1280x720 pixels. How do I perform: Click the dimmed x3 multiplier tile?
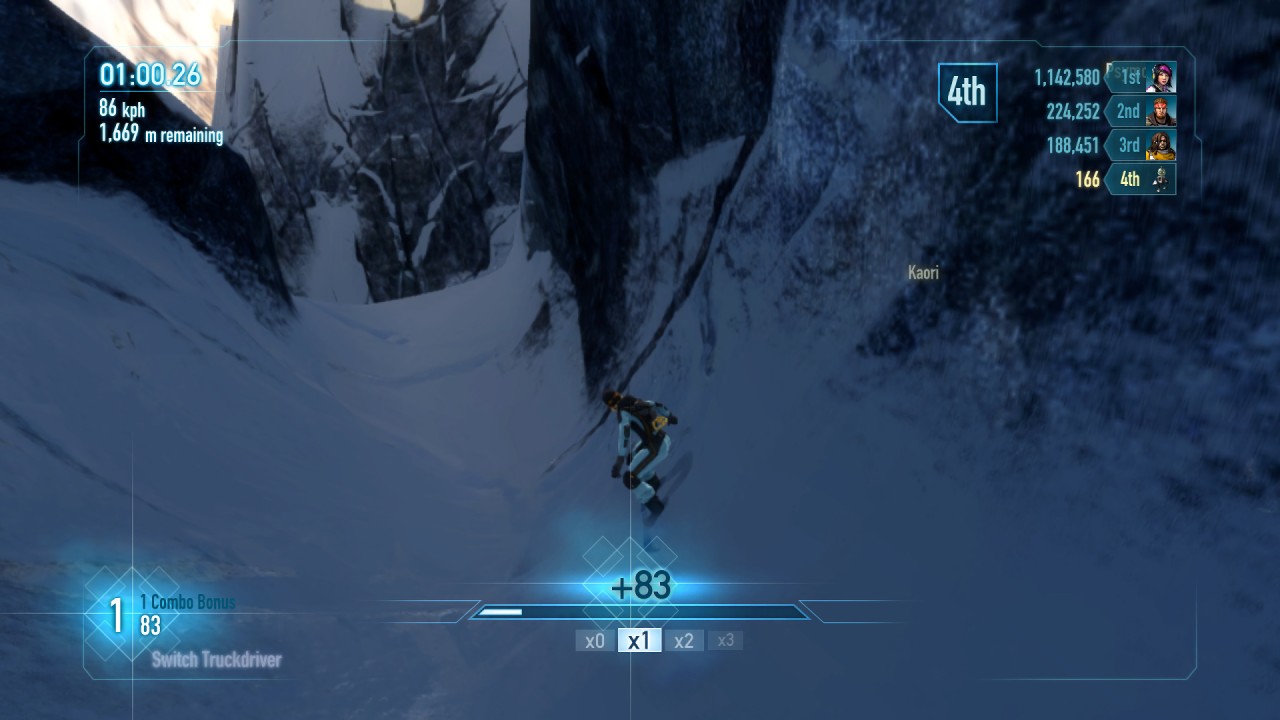(x=726, y=640)
